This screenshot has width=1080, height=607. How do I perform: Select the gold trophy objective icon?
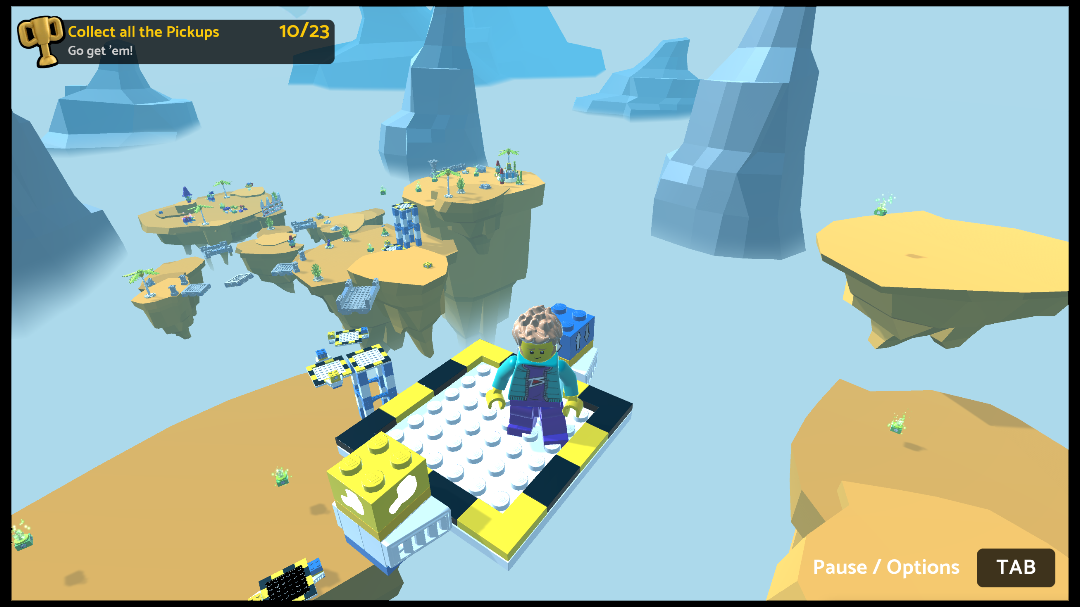click(x=41, y=41)
